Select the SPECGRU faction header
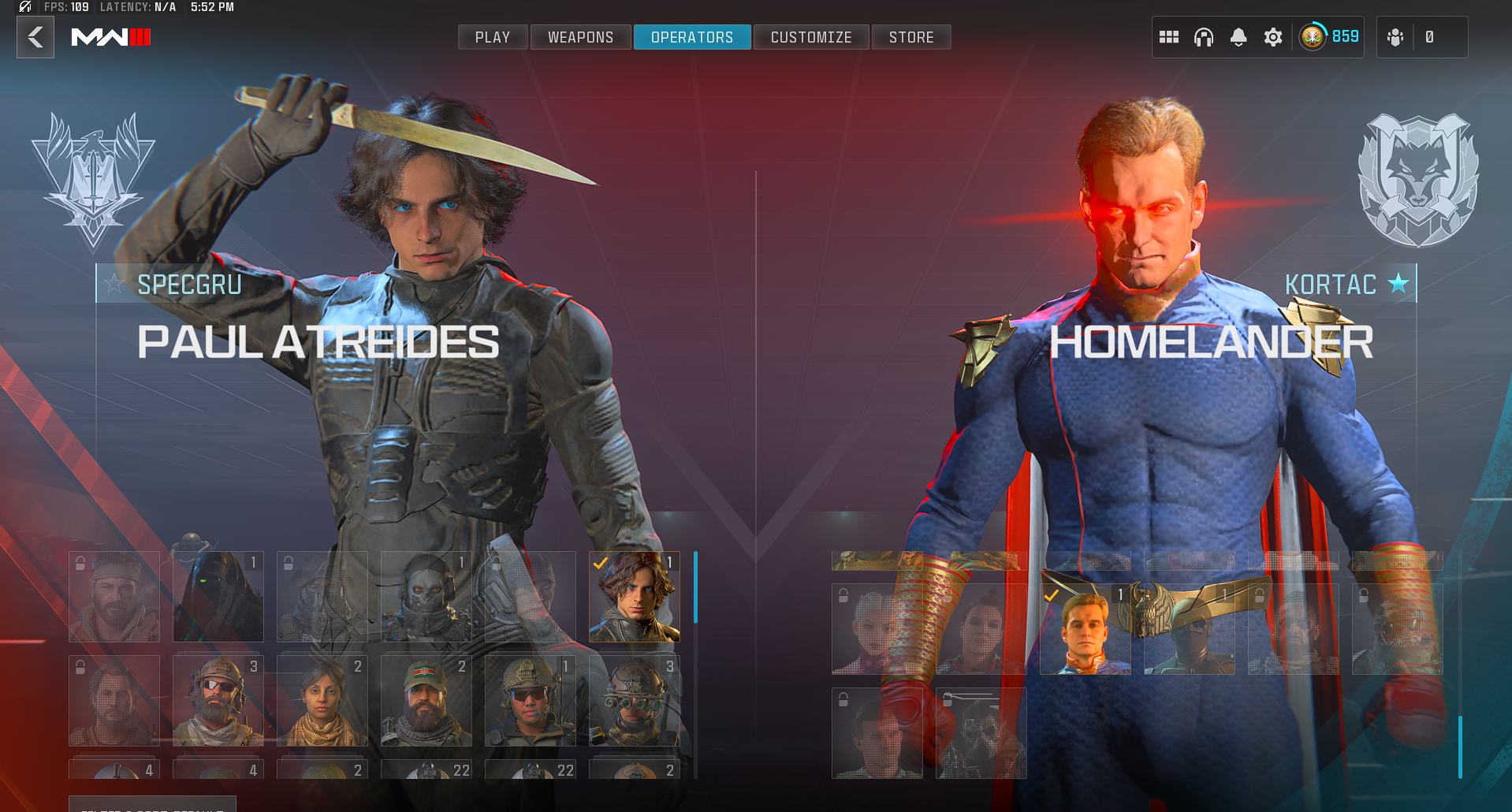 [189, 284]
